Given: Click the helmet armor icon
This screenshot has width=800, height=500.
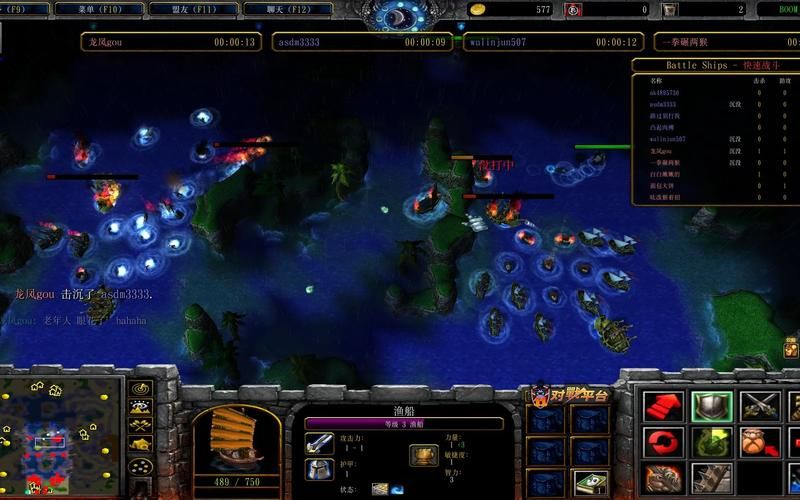Looking at the screenshot, I should tap(319, 469).
